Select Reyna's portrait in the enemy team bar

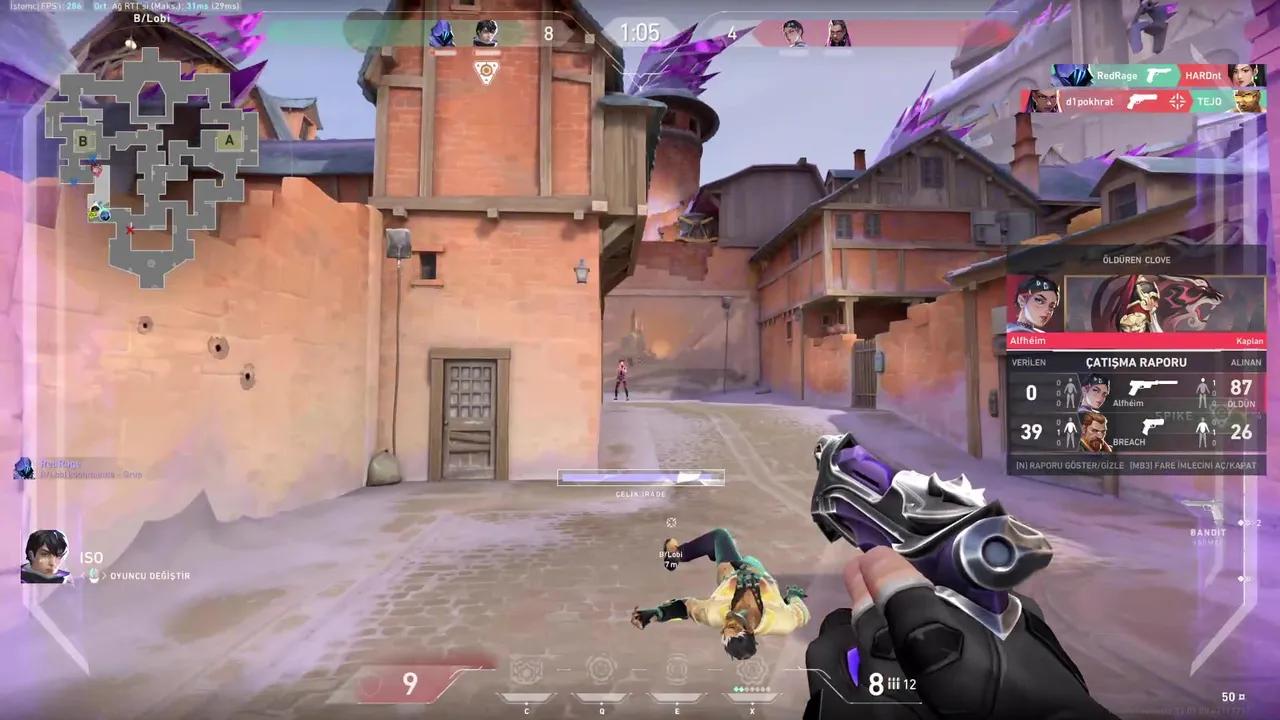[838, 33]
